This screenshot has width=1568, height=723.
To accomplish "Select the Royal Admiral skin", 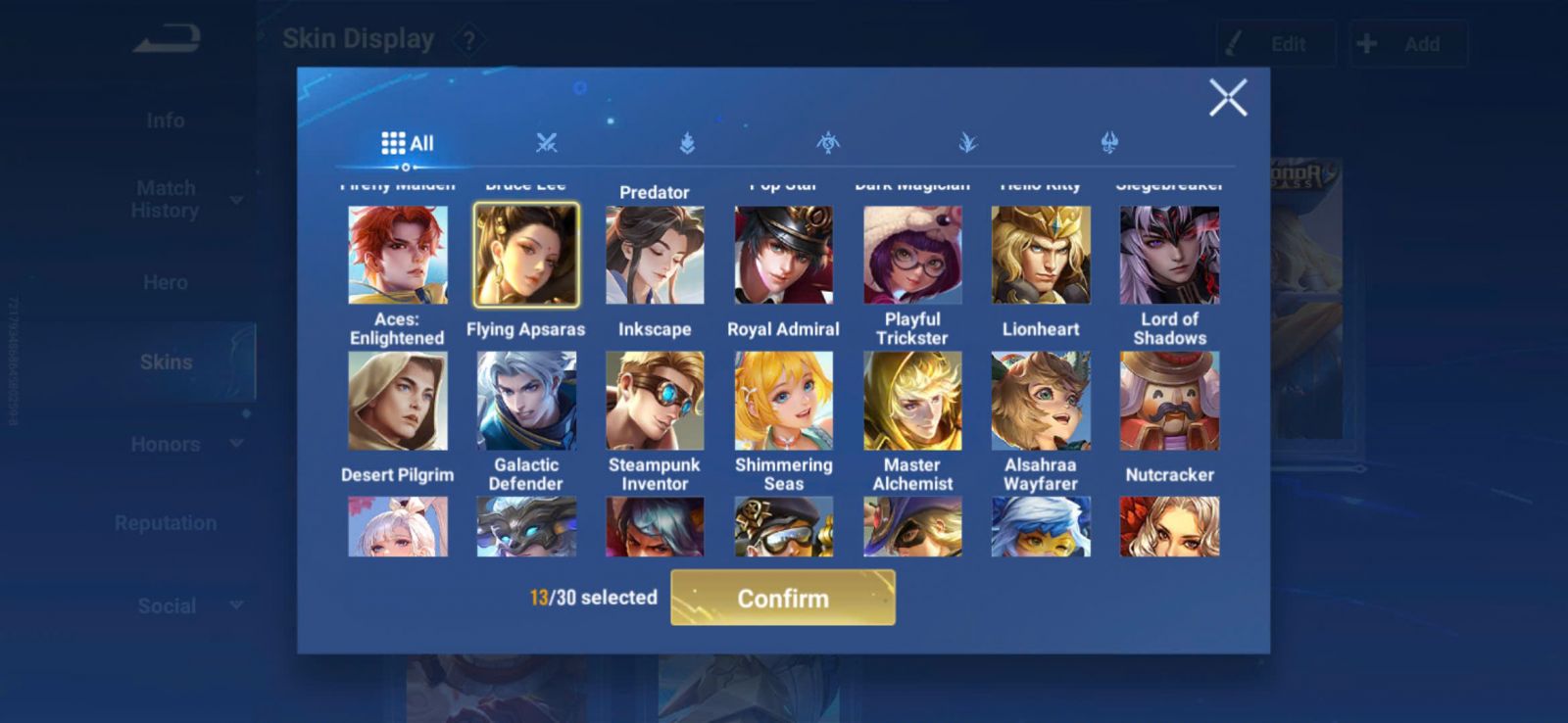I will [783, 255].
